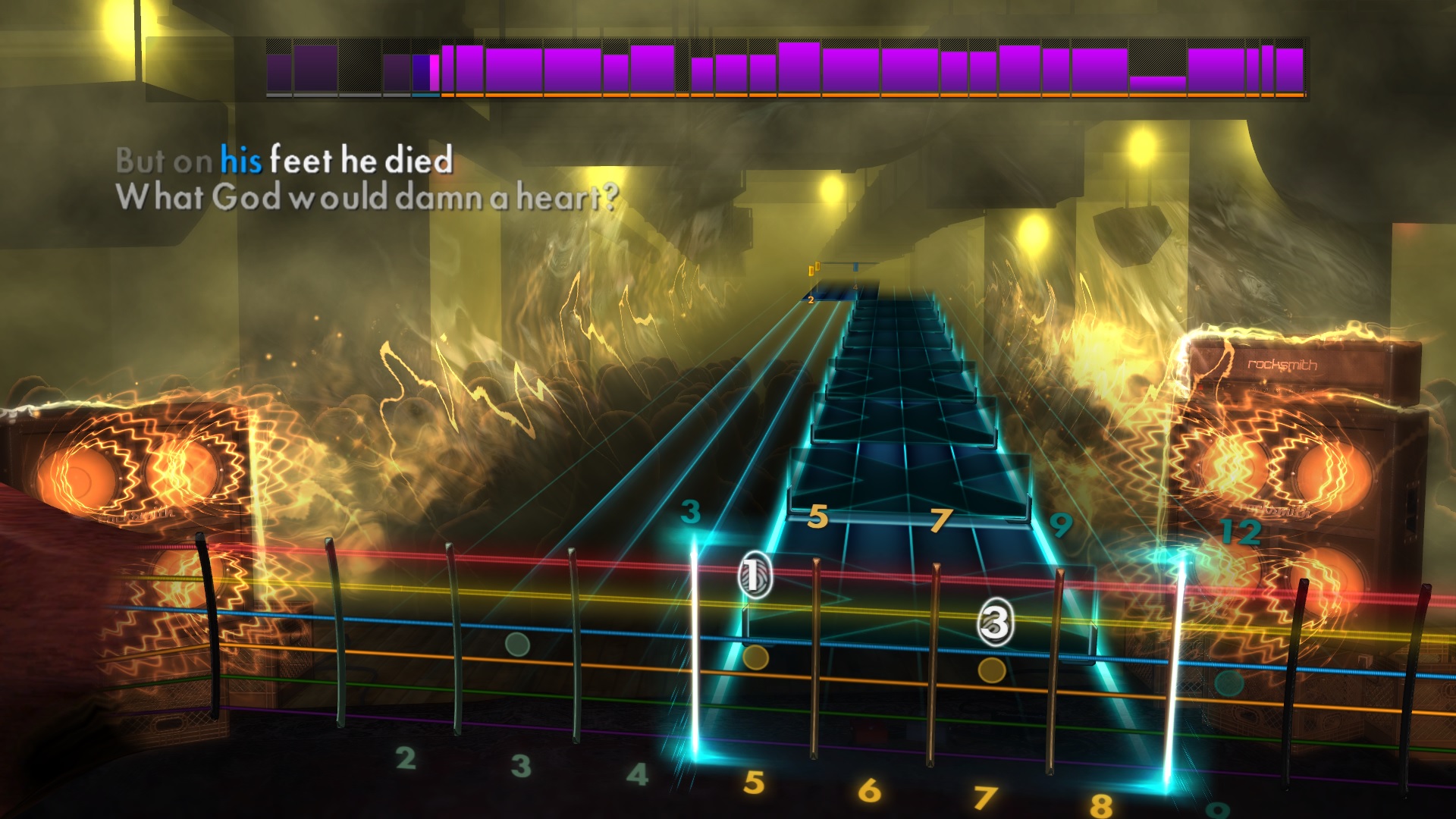Image resolution: width=1456 pixels, height=819 pixels.
Task: Click the blue note marked 4 in the distance
Action: [855, 269]
